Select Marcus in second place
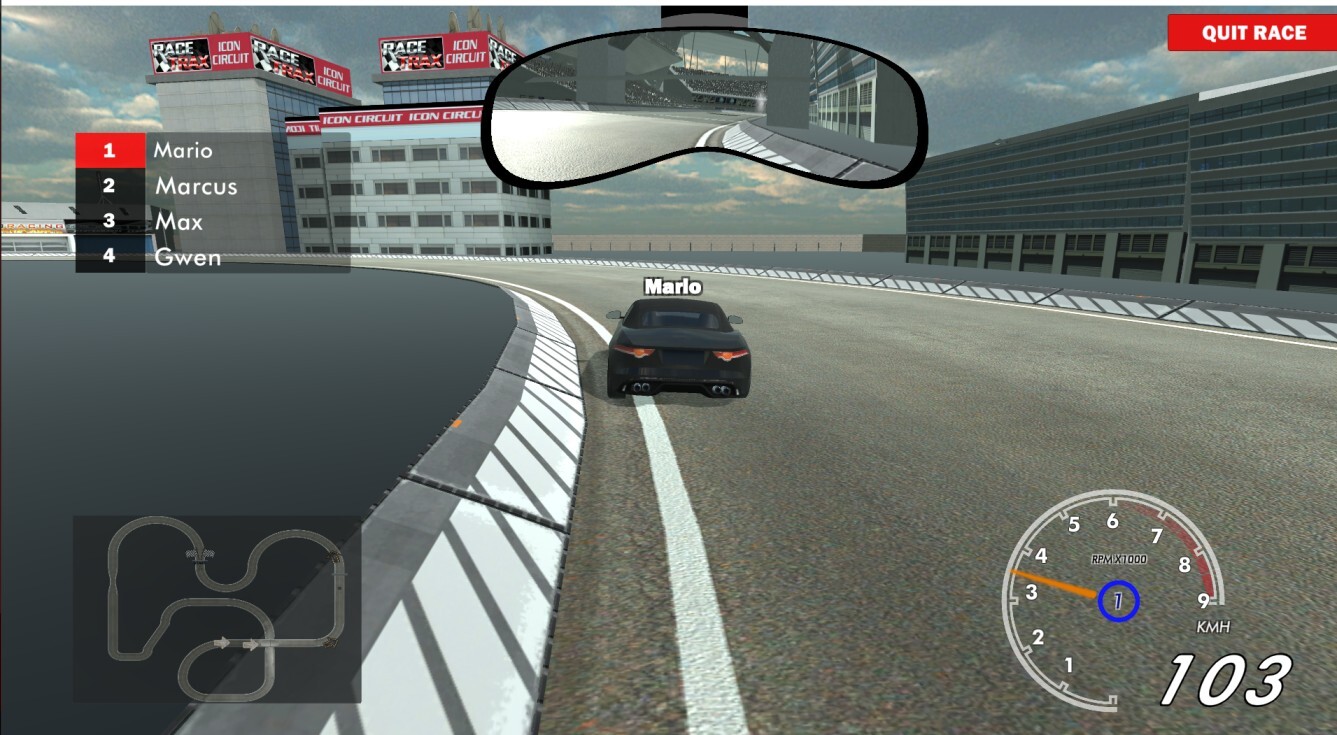The image size is (1337, 735). point(195,186)
